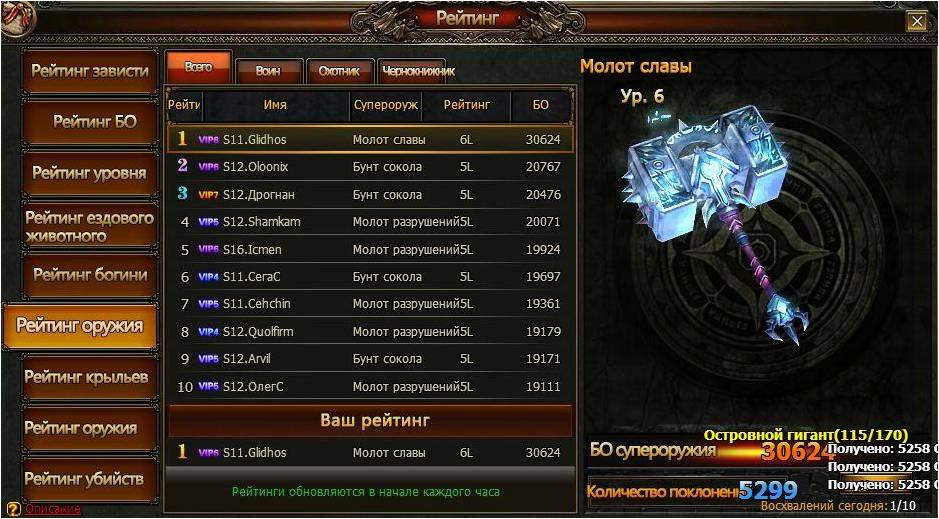Pick the S16.Icmen row

tap(370, 249)
